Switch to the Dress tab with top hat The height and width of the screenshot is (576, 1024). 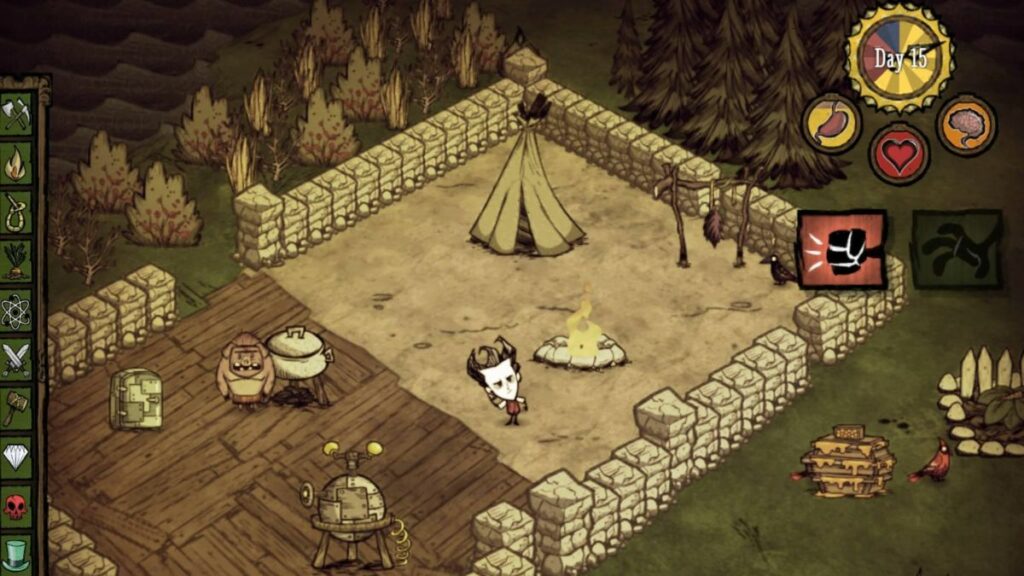click(x=17, y=553)
